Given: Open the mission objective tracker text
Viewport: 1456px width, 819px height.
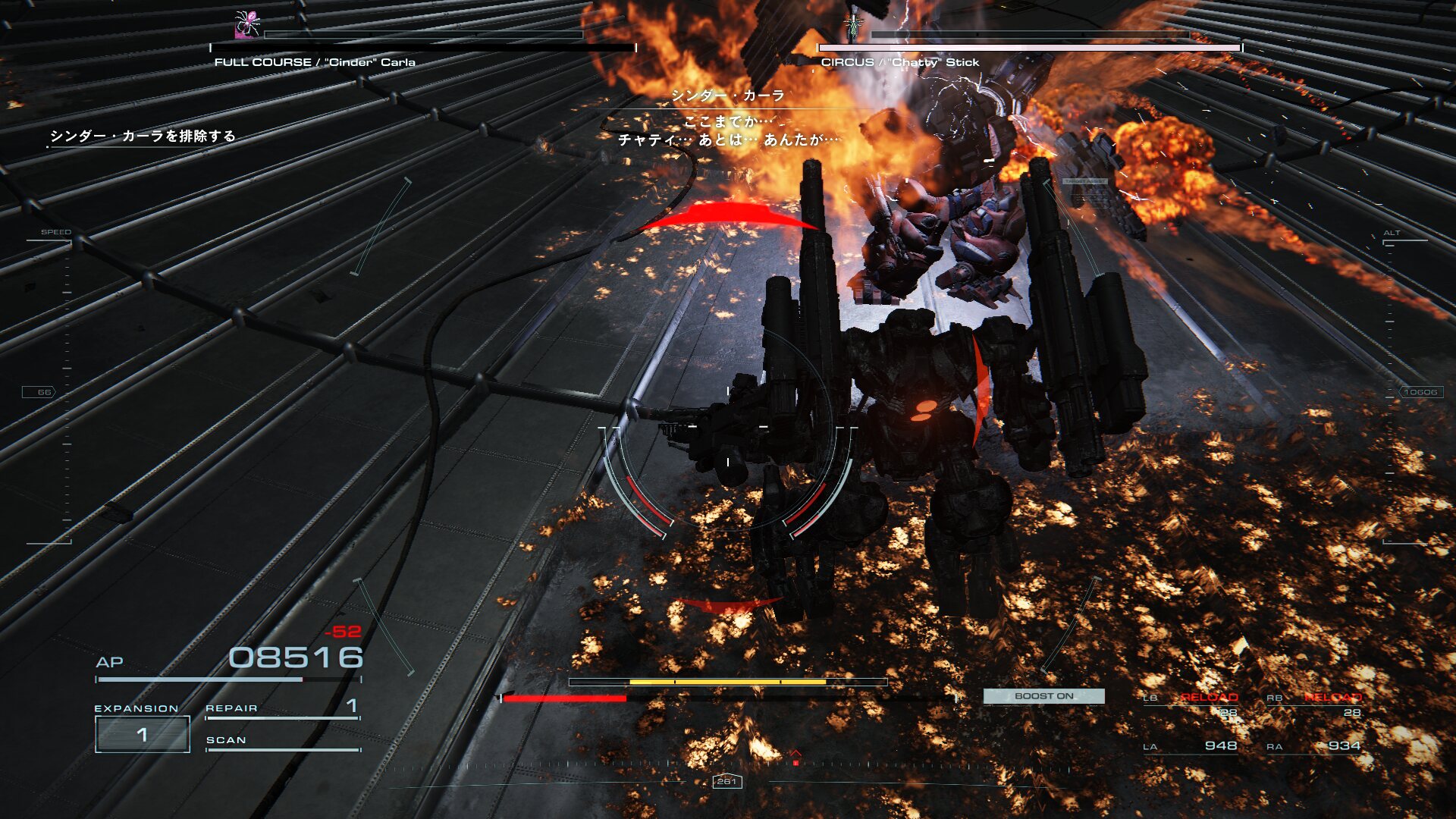Looking at the screenshot, I should coord(143,136).
